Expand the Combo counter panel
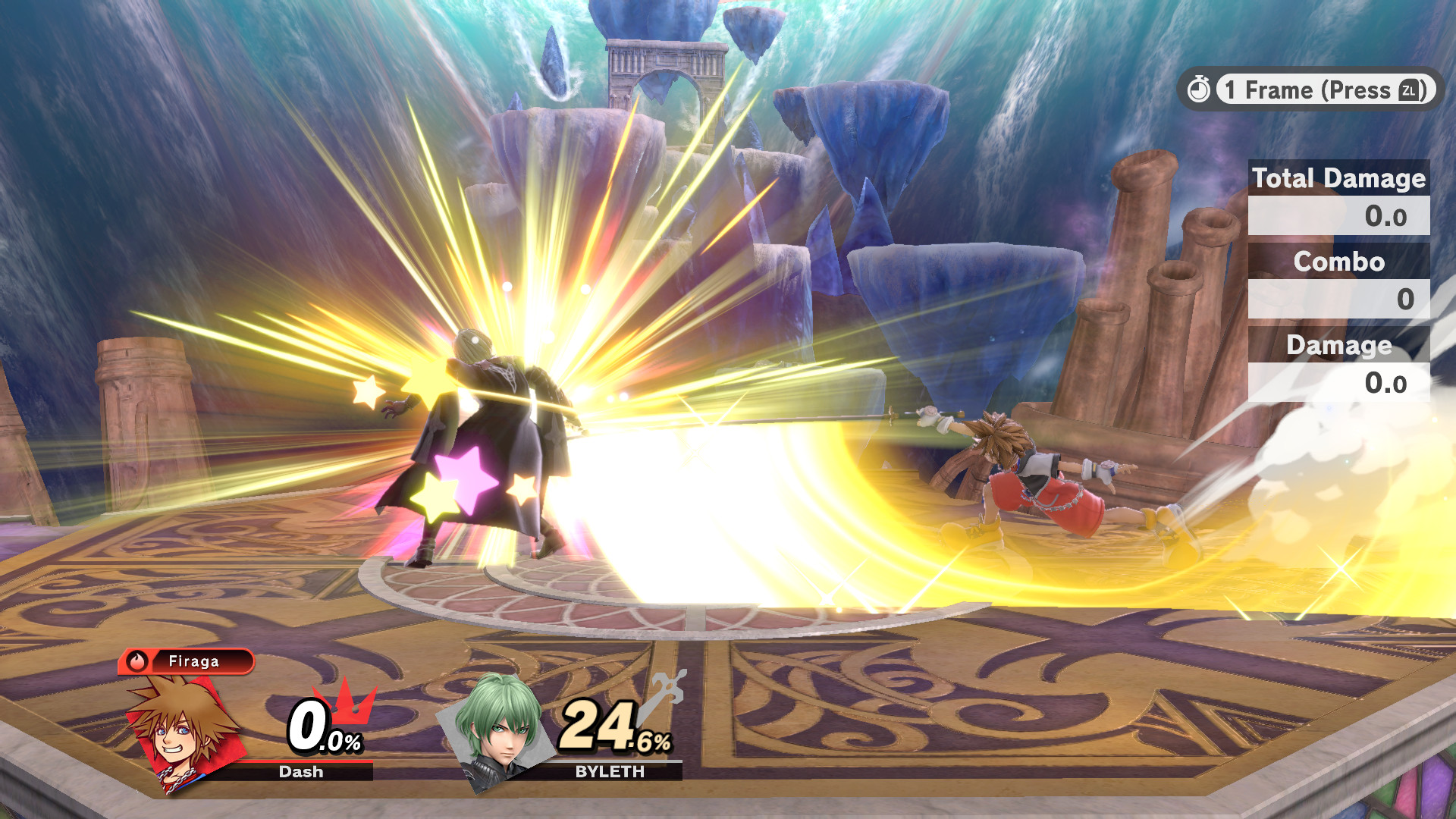This screenshot has height=819, width=1456. 1339,263
